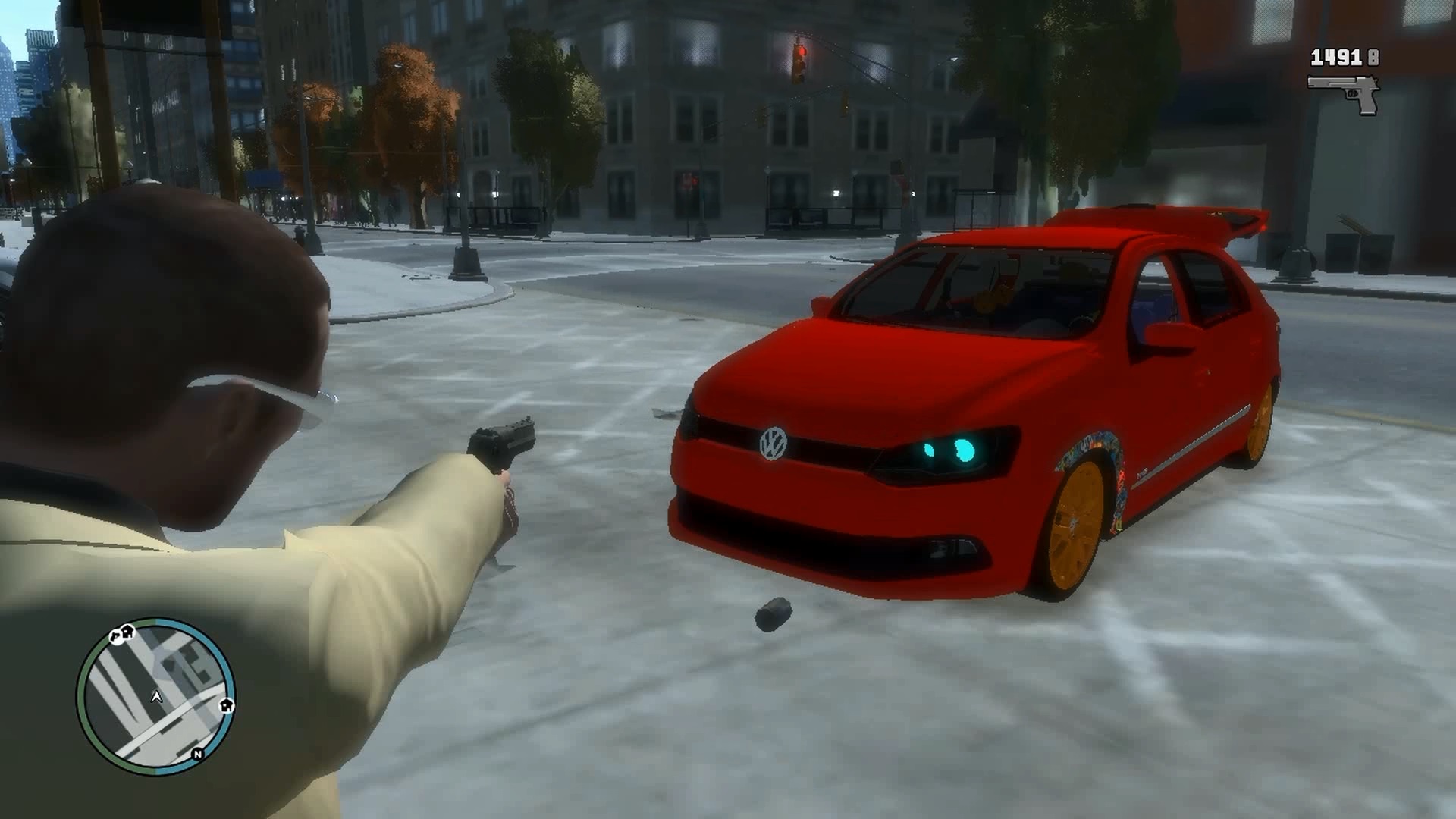Choose the lone safehouse blip on minimap

pyautogui.click(x=226, y=706)
